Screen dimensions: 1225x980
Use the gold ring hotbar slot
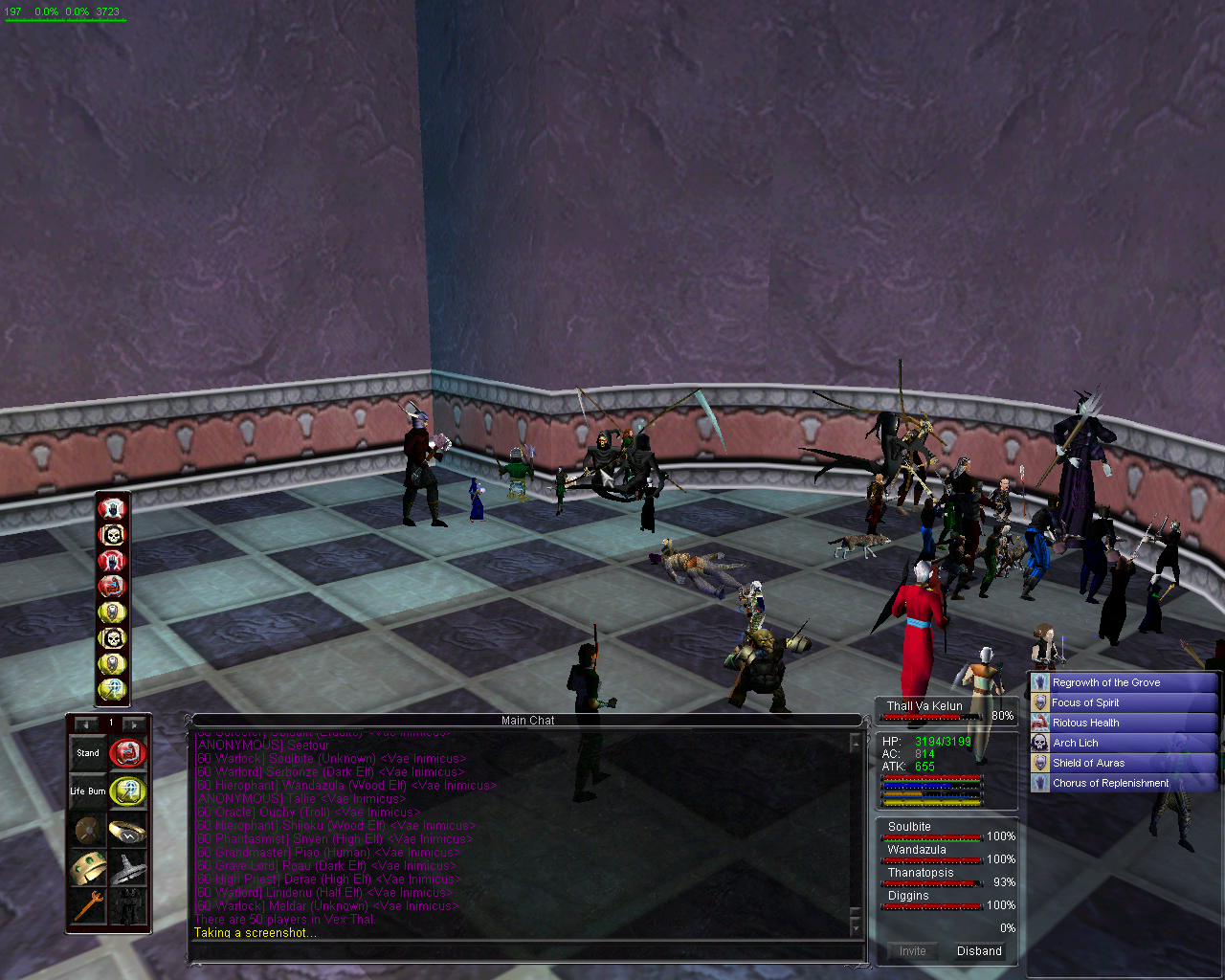tap(127, 830)
